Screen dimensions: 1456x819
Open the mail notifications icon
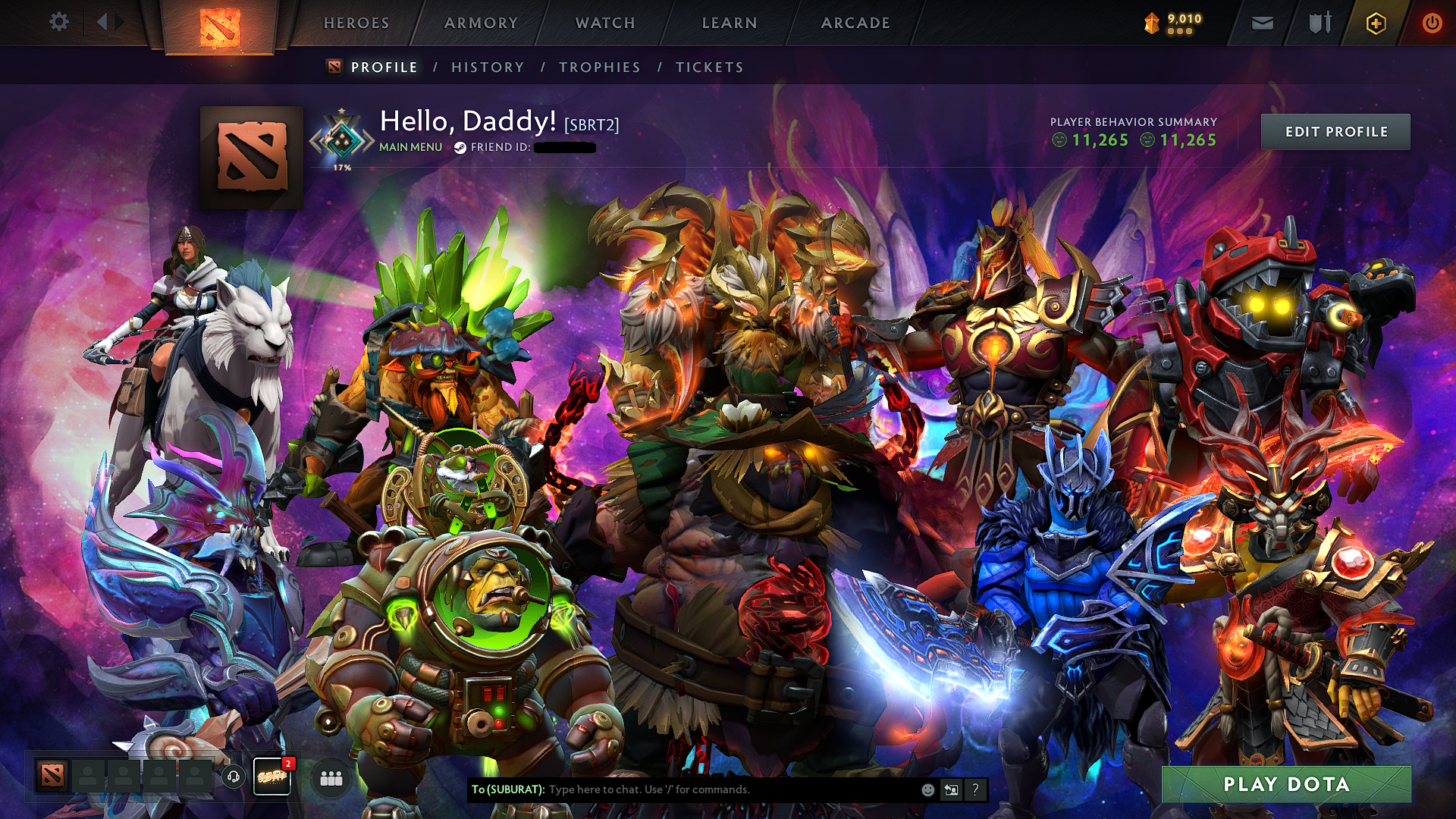(x=1261, y=23)
